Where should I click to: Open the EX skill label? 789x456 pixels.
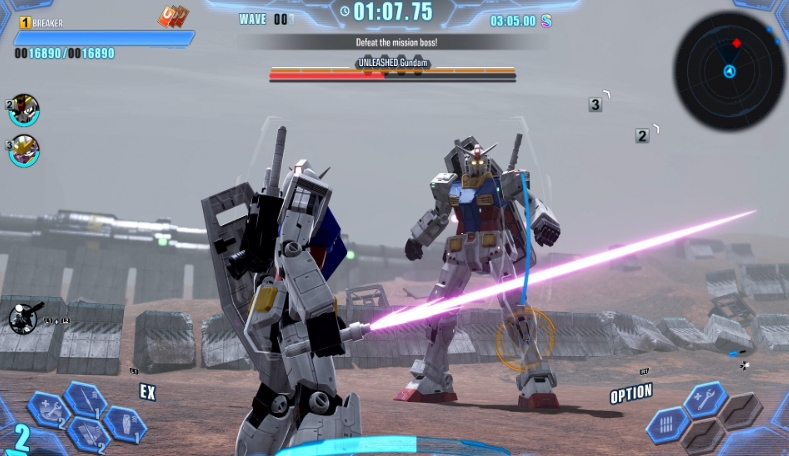click(147, 392)
